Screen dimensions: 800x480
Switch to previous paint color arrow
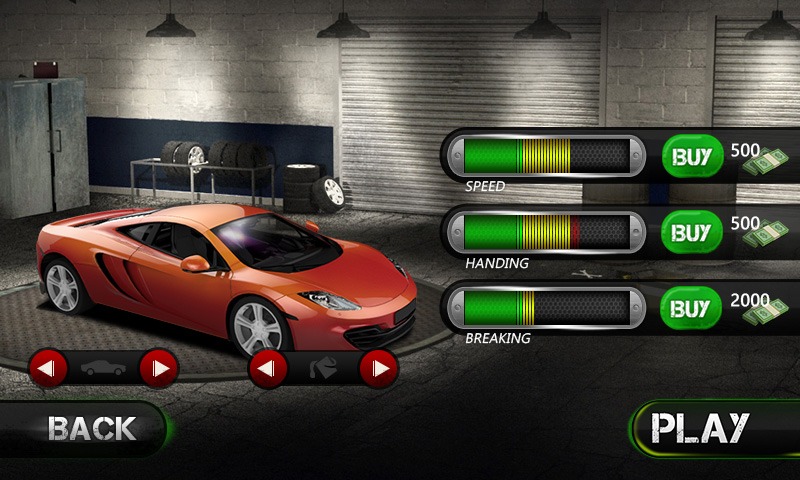click(268, 369)
